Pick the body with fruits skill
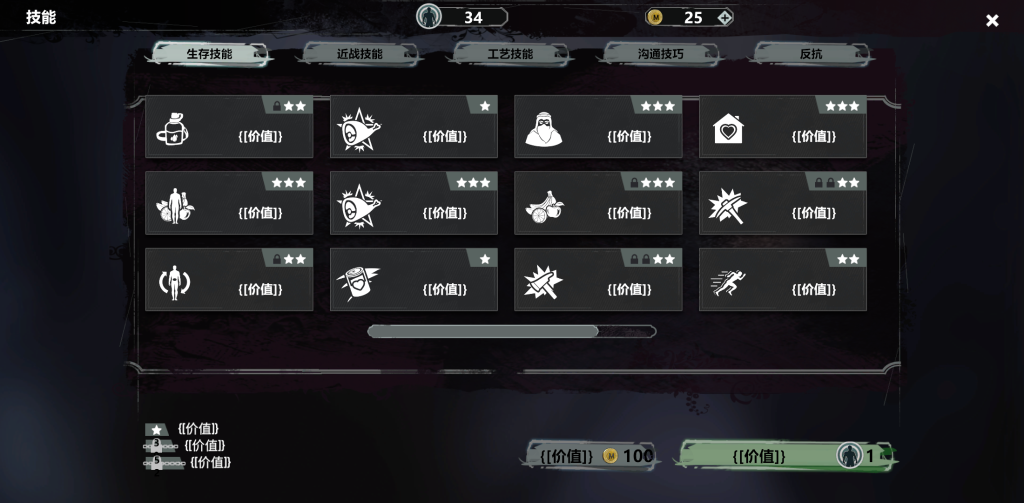 point(229,203)
